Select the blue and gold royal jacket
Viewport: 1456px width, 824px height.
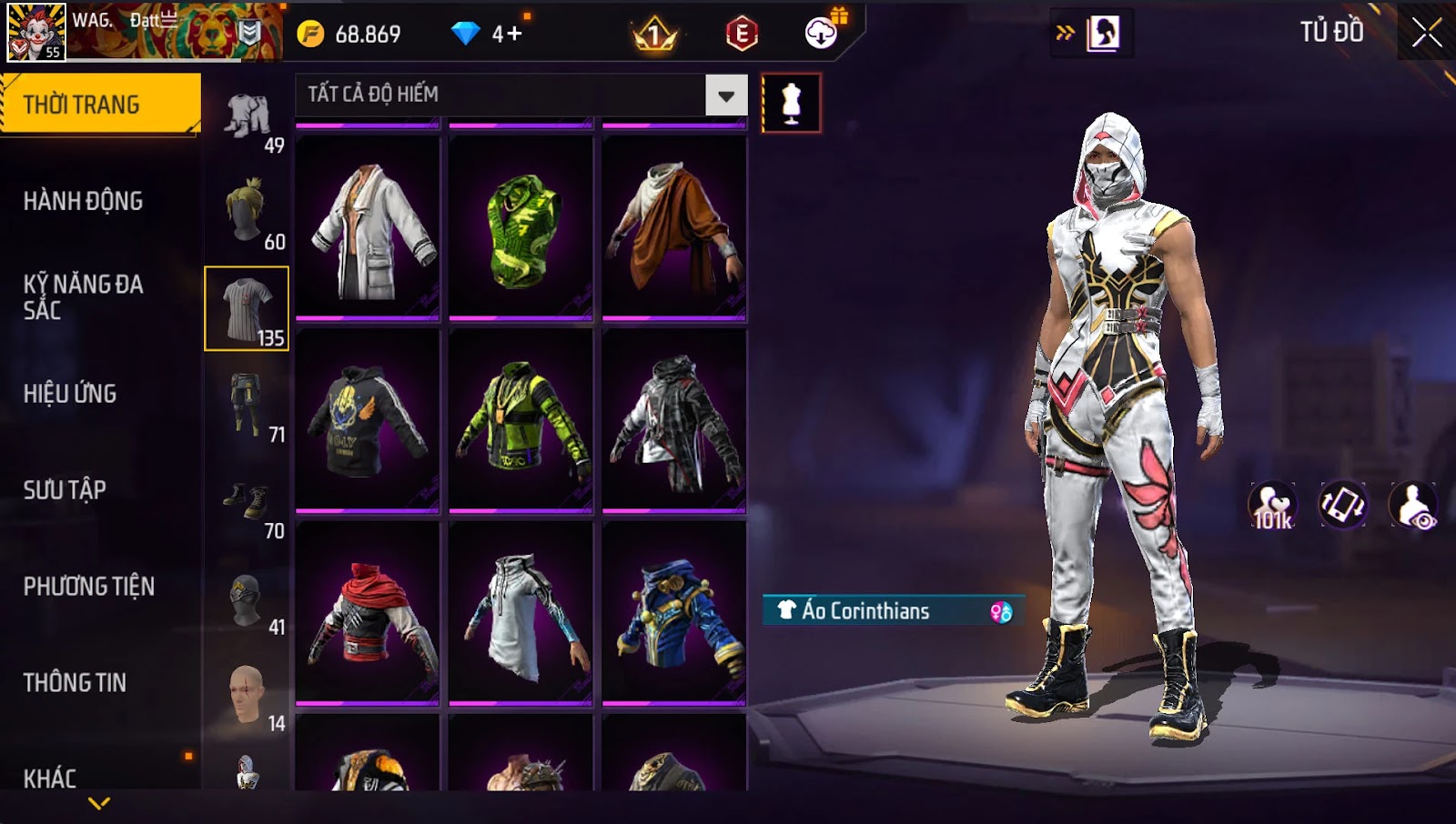click(674, 613)
